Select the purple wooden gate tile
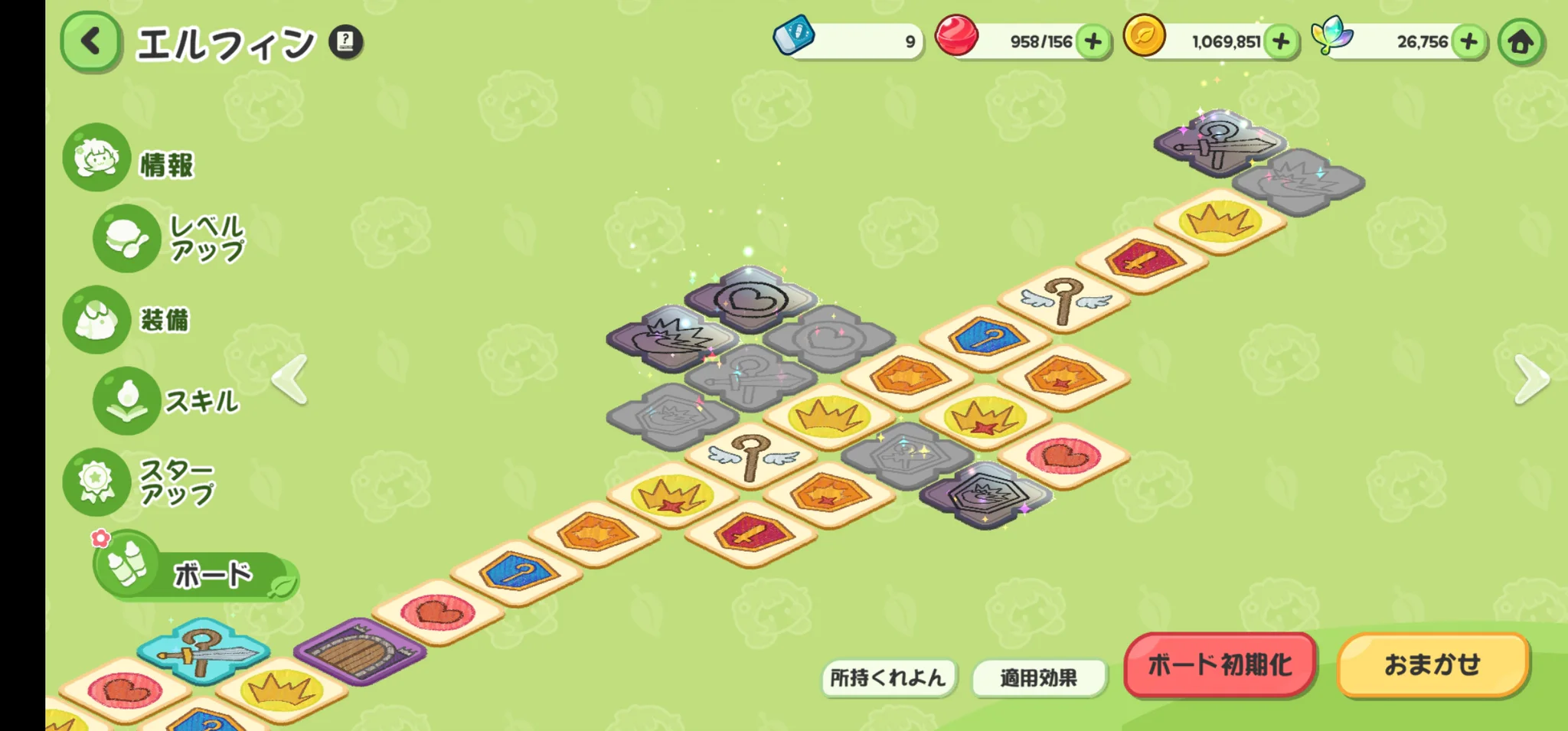Viewport: 1568px width, 731px height. tap(359, 651)
